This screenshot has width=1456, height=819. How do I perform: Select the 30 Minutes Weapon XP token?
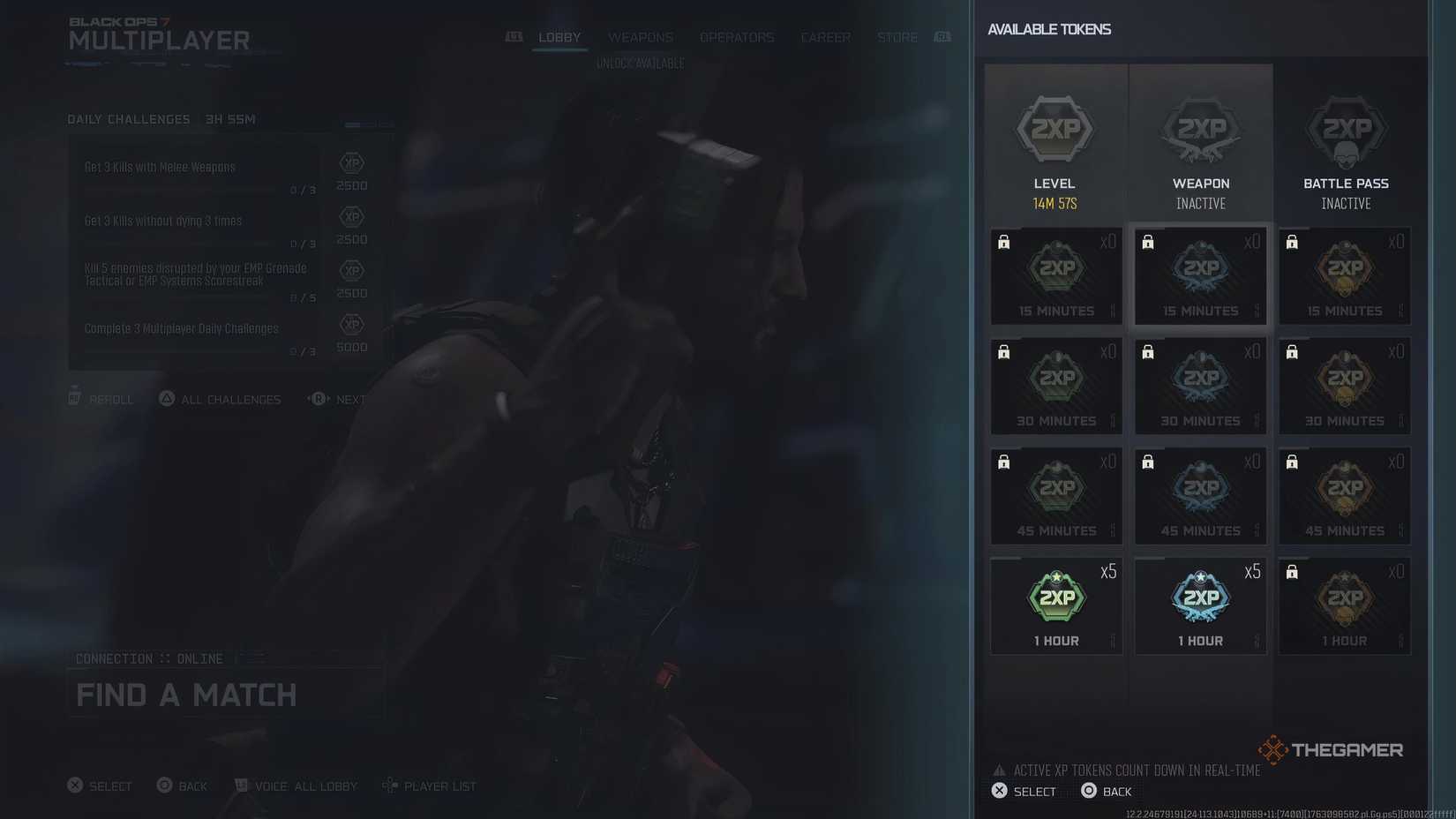pyautogui.click(x=1200, y=386)
